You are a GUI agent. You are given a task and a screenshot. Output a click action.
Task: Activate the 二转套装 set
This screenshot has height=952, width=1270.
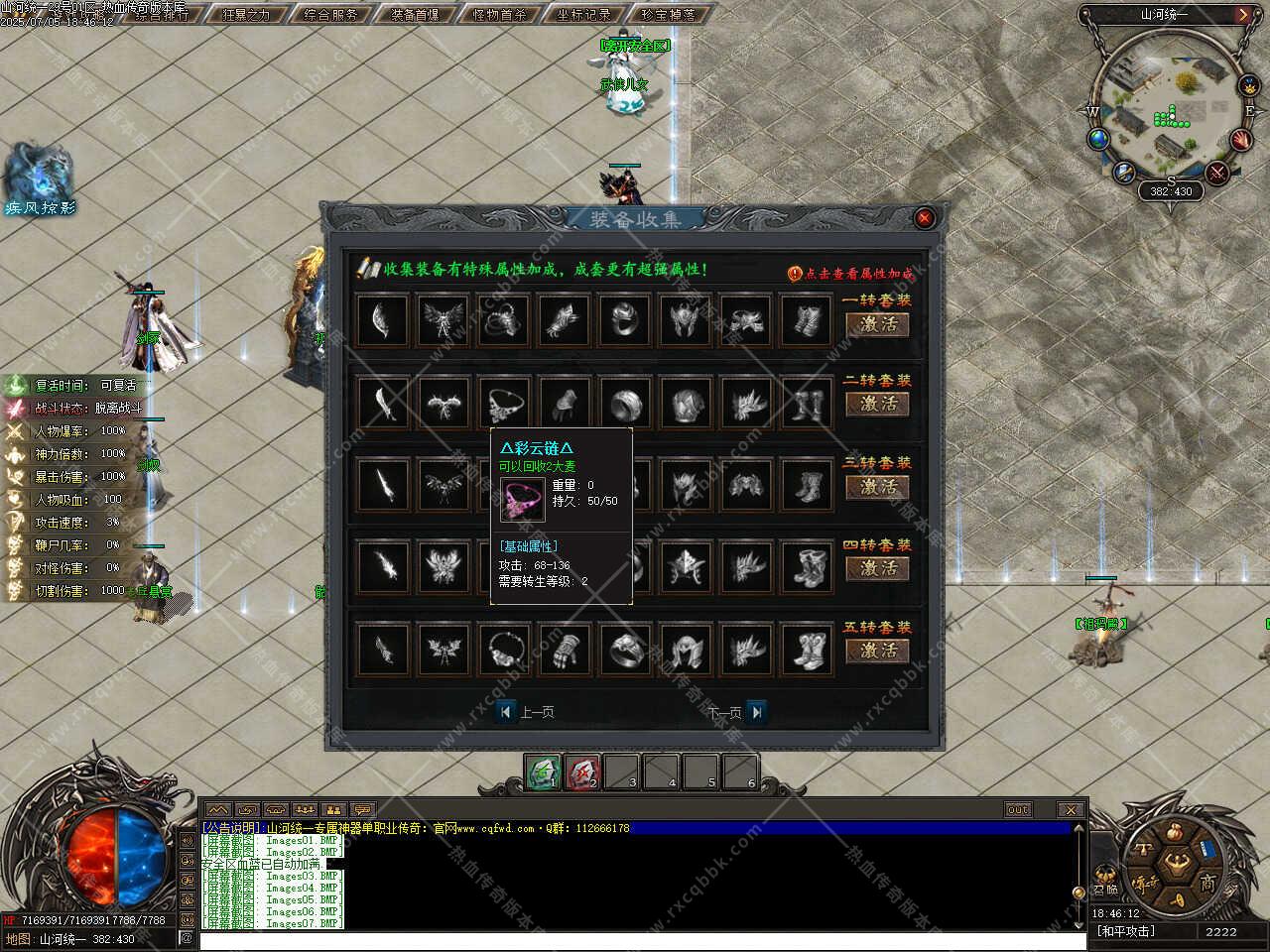coord(877,404)
